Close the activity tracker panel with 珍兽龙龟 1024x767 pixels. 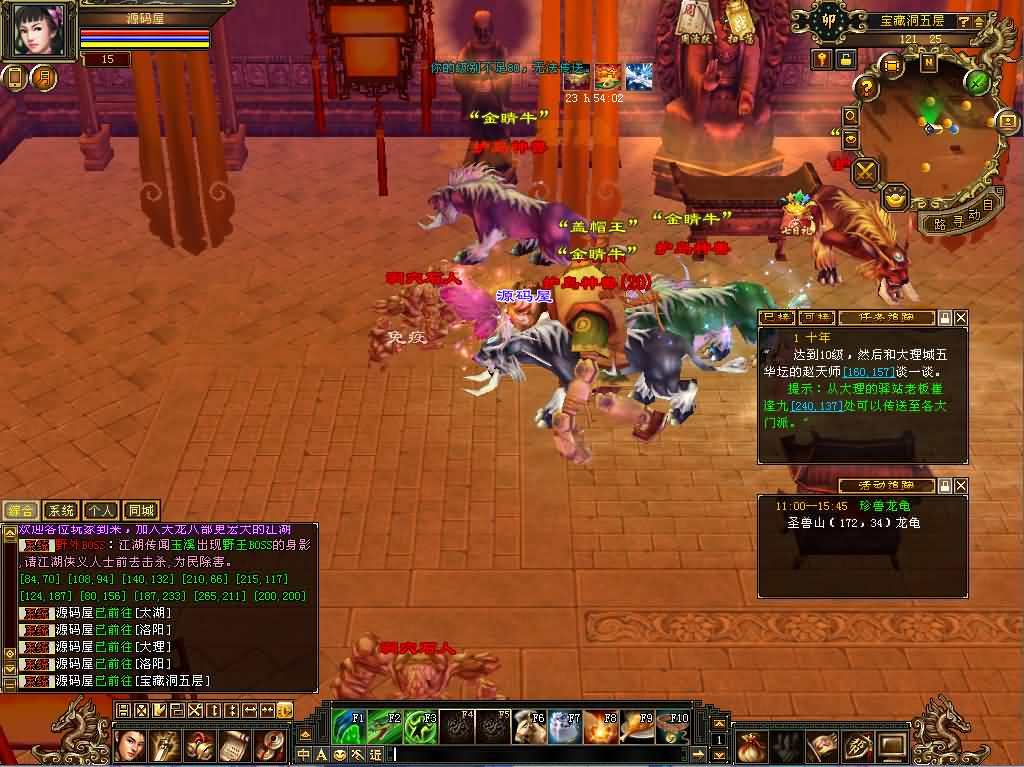[x=961, y=486]
